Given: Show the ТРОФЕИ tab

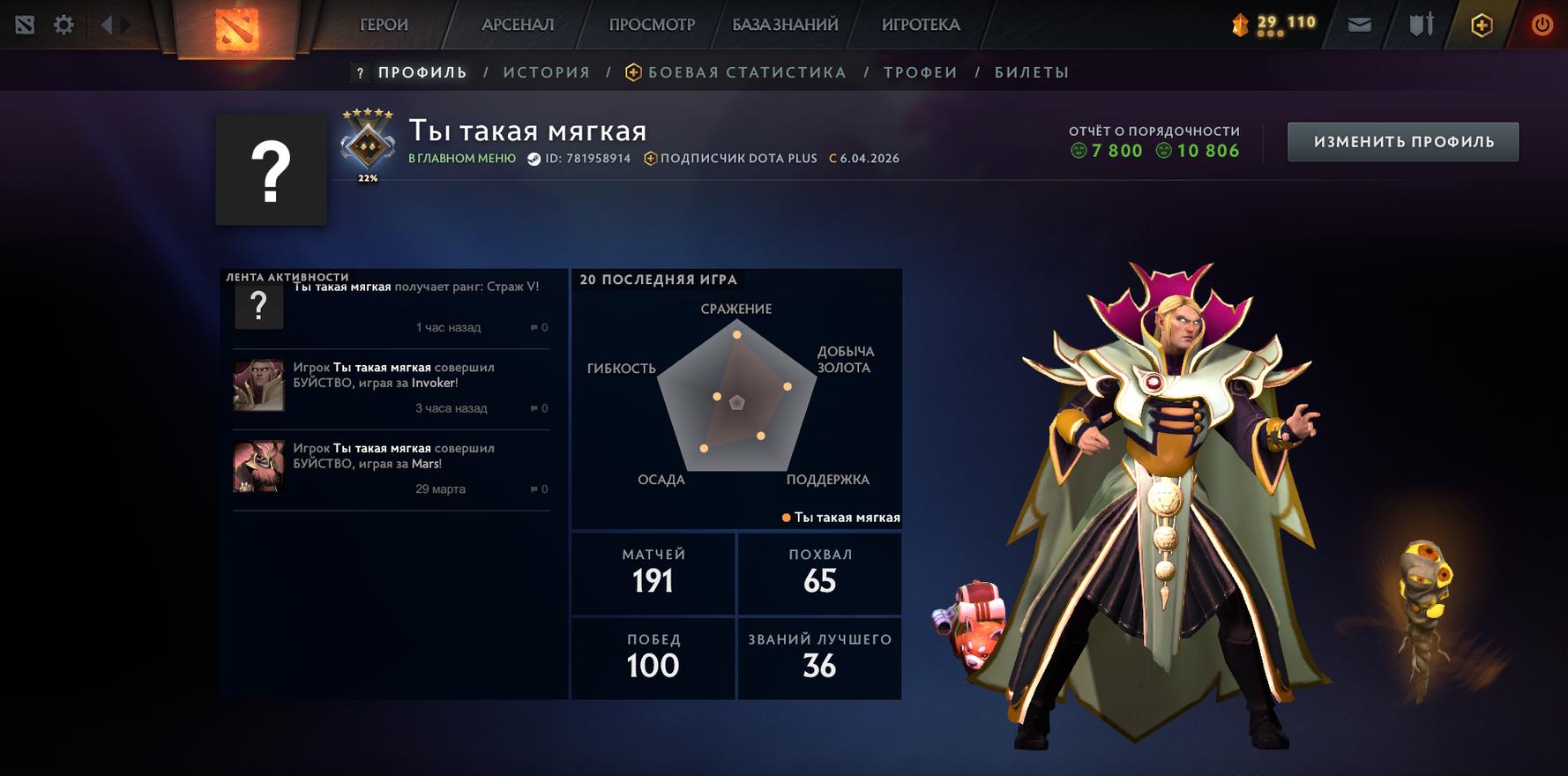Looking at the screenshot, I should coord(921,72).
